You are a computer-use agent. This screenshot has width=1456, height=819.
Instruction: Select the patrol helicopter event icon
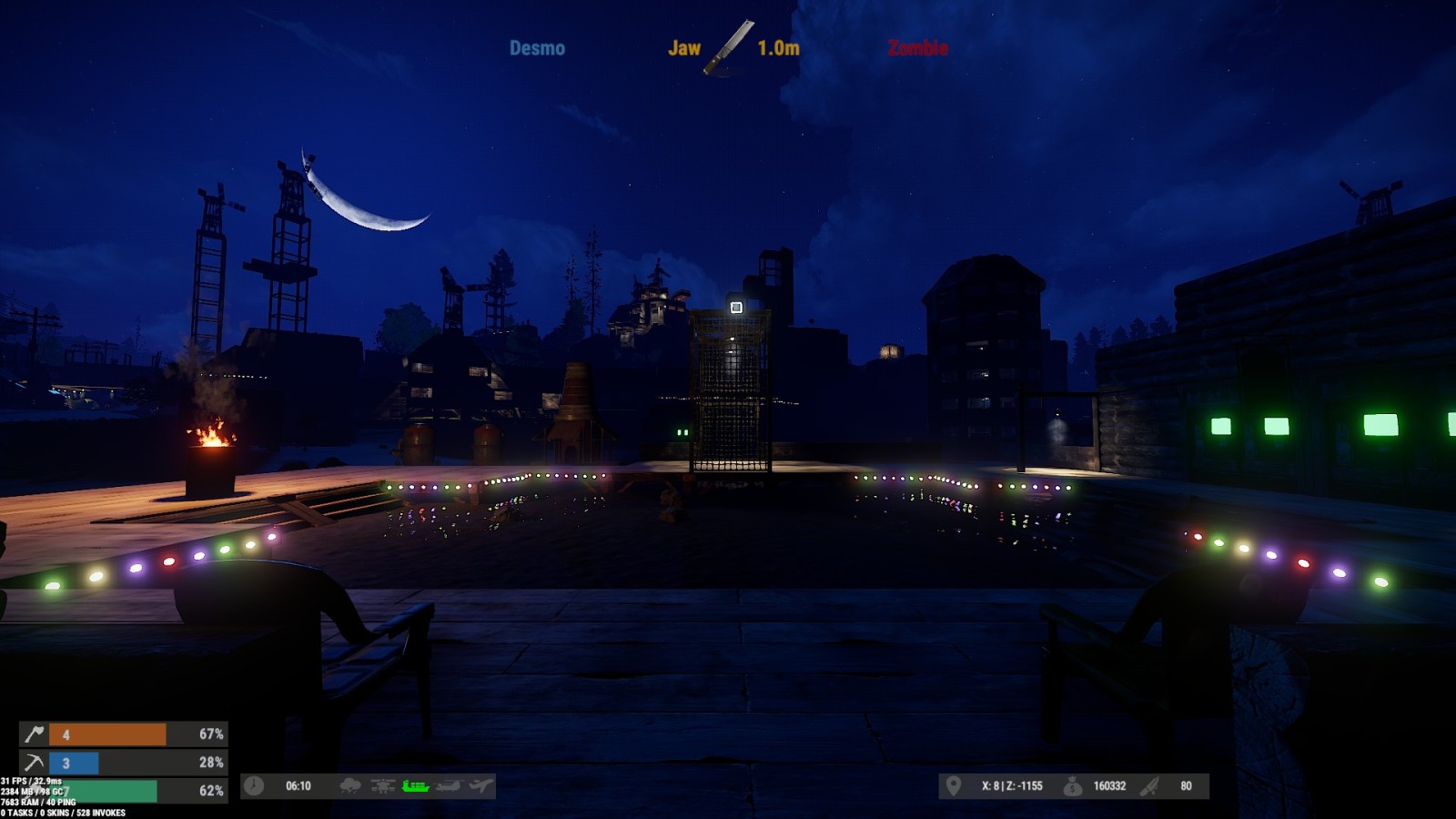click(x=383, y=786)
